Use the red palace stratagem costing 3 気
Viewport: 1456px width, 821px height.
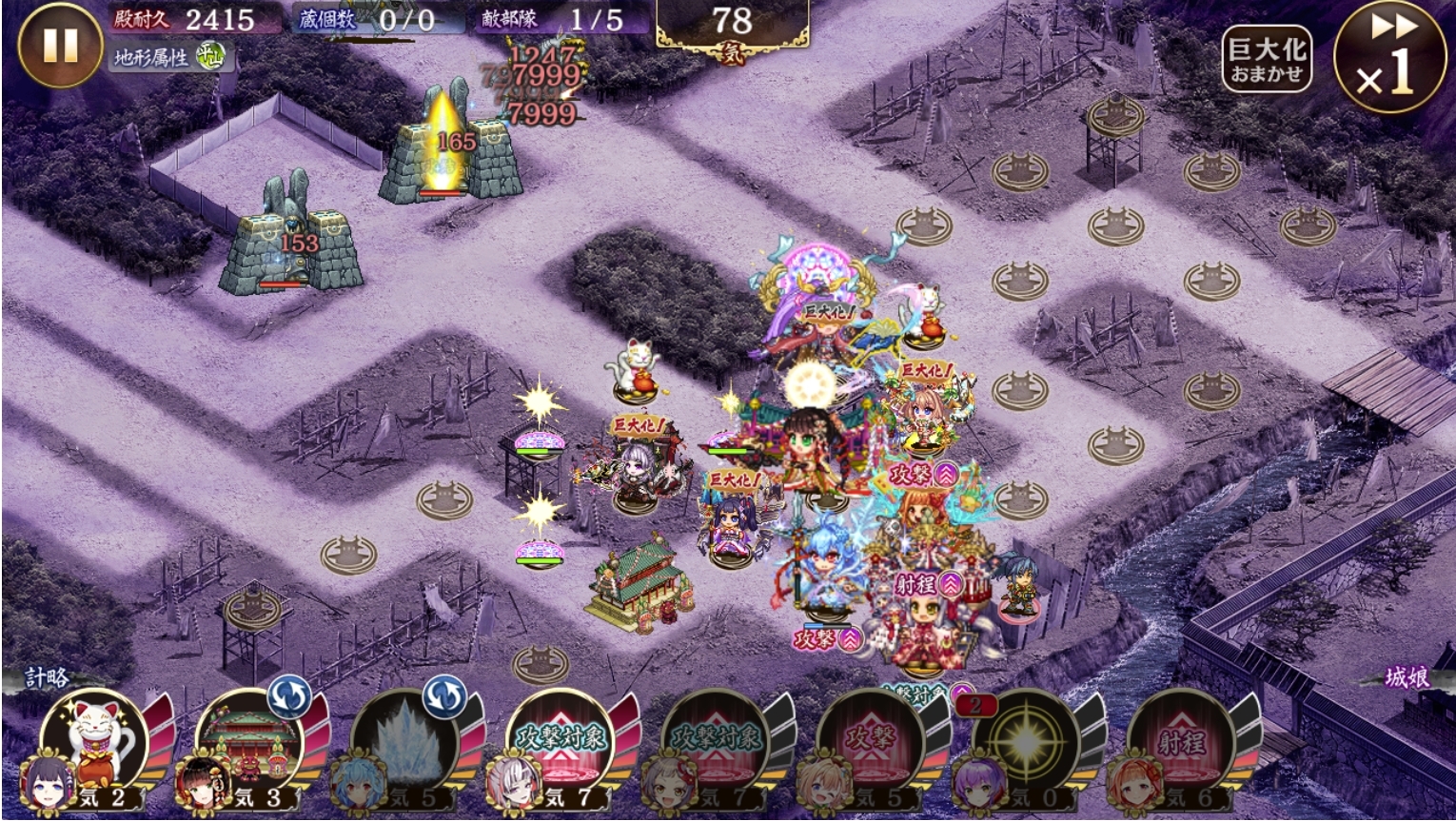249,742
